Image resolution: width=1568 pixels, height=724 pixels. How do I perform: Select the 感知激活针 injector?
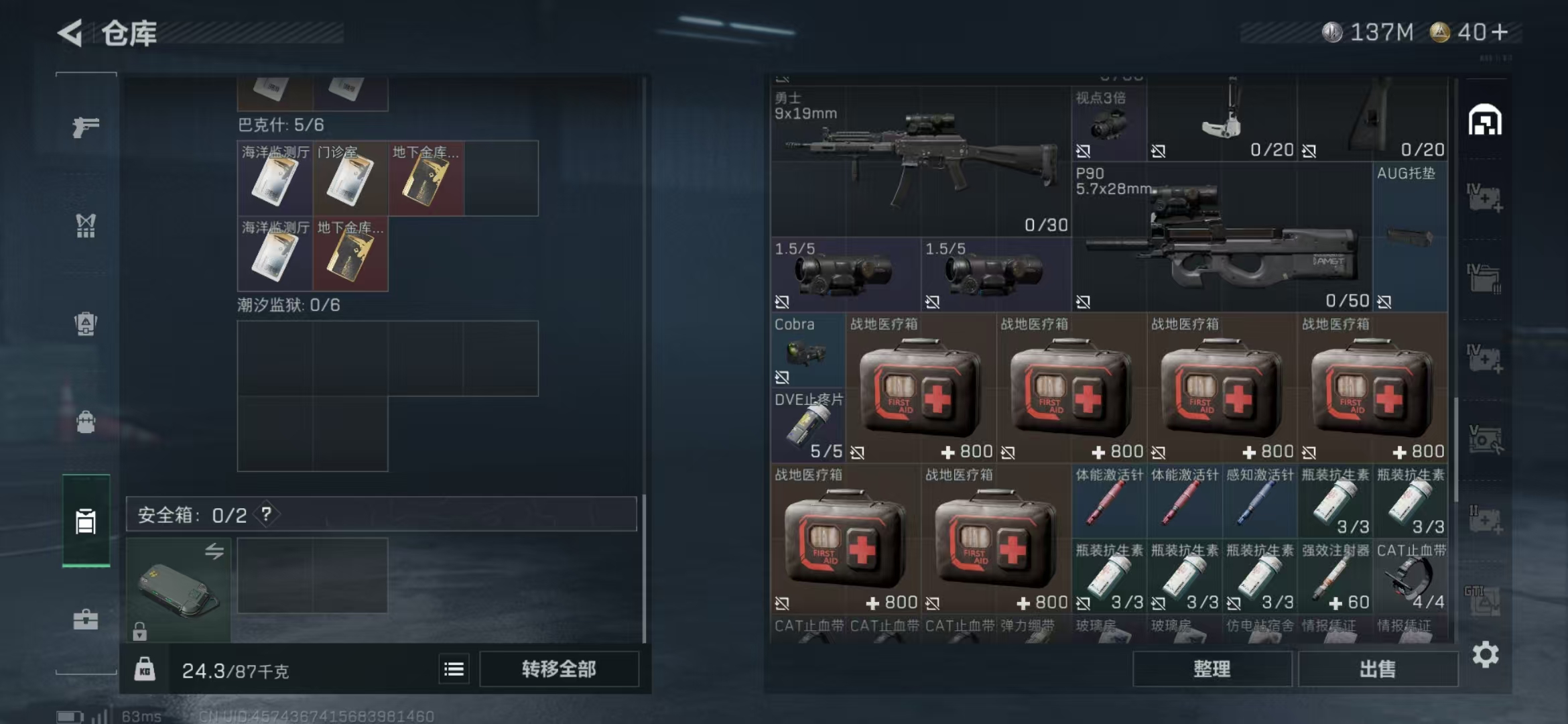pos(1259,501)
